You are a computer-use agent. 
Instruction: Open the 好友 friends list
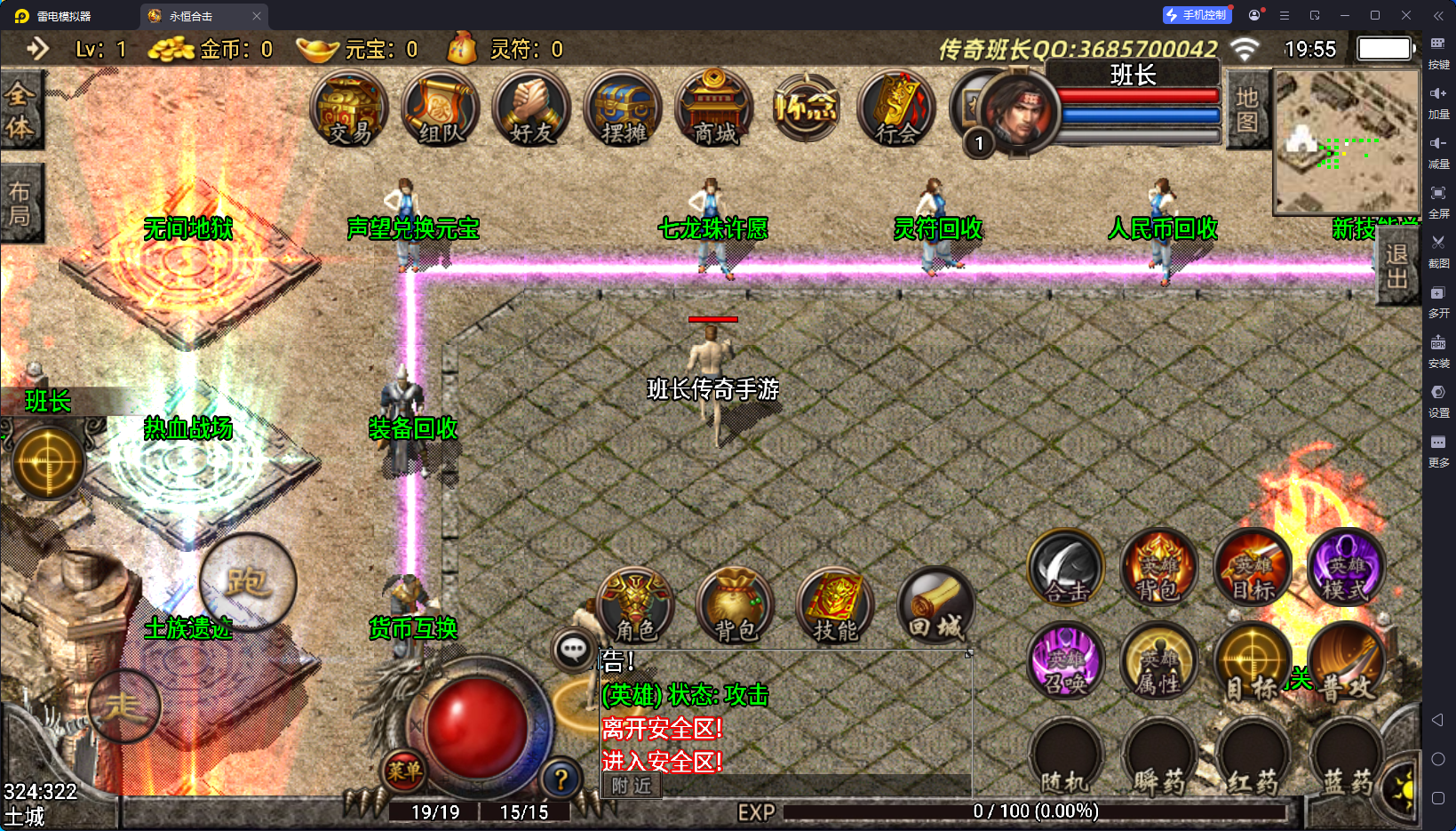tap(531, 110)
